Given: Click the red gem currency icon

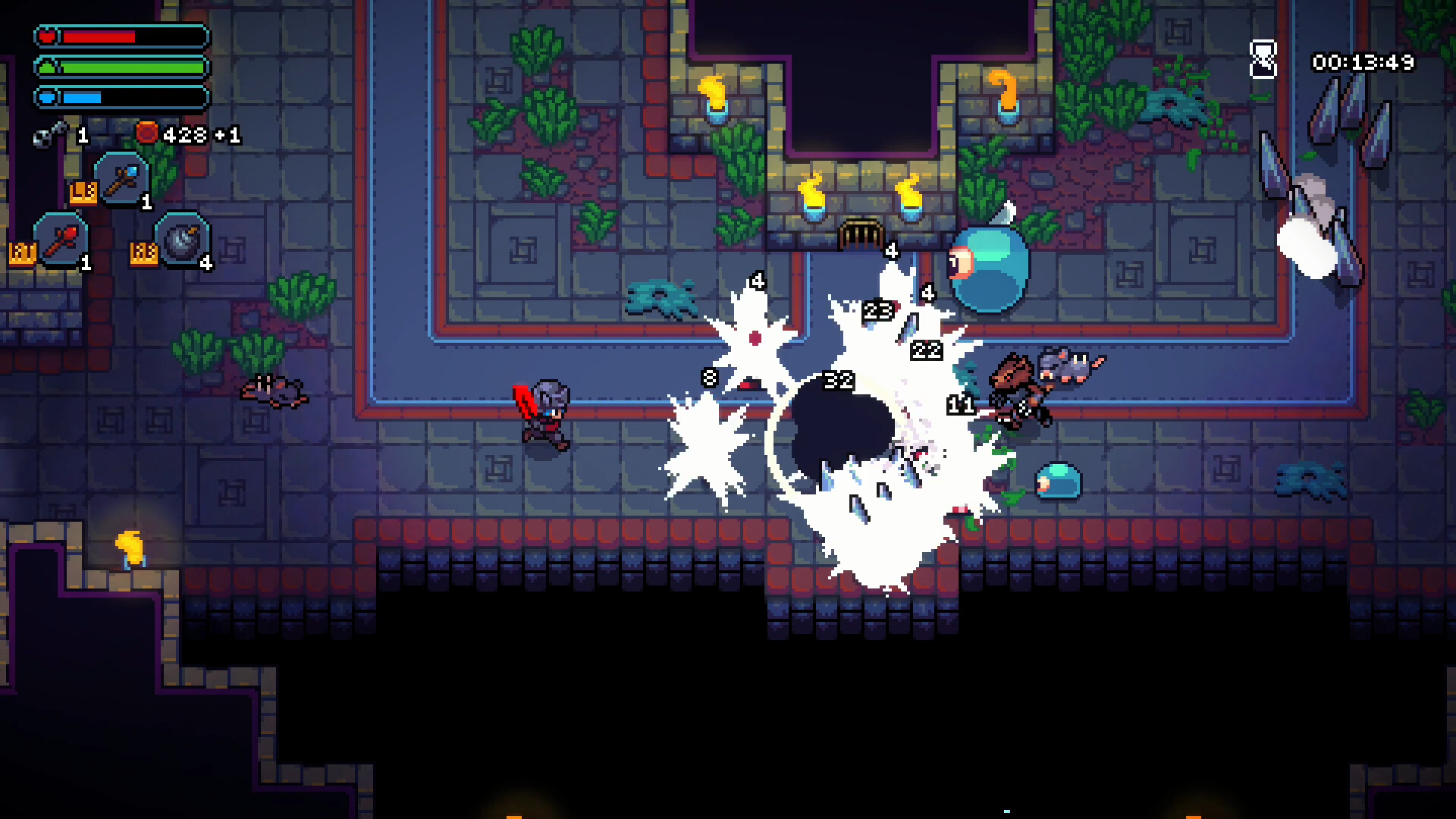Looking at the screenshot, I should pyautogui.click(x=146, y=135).
